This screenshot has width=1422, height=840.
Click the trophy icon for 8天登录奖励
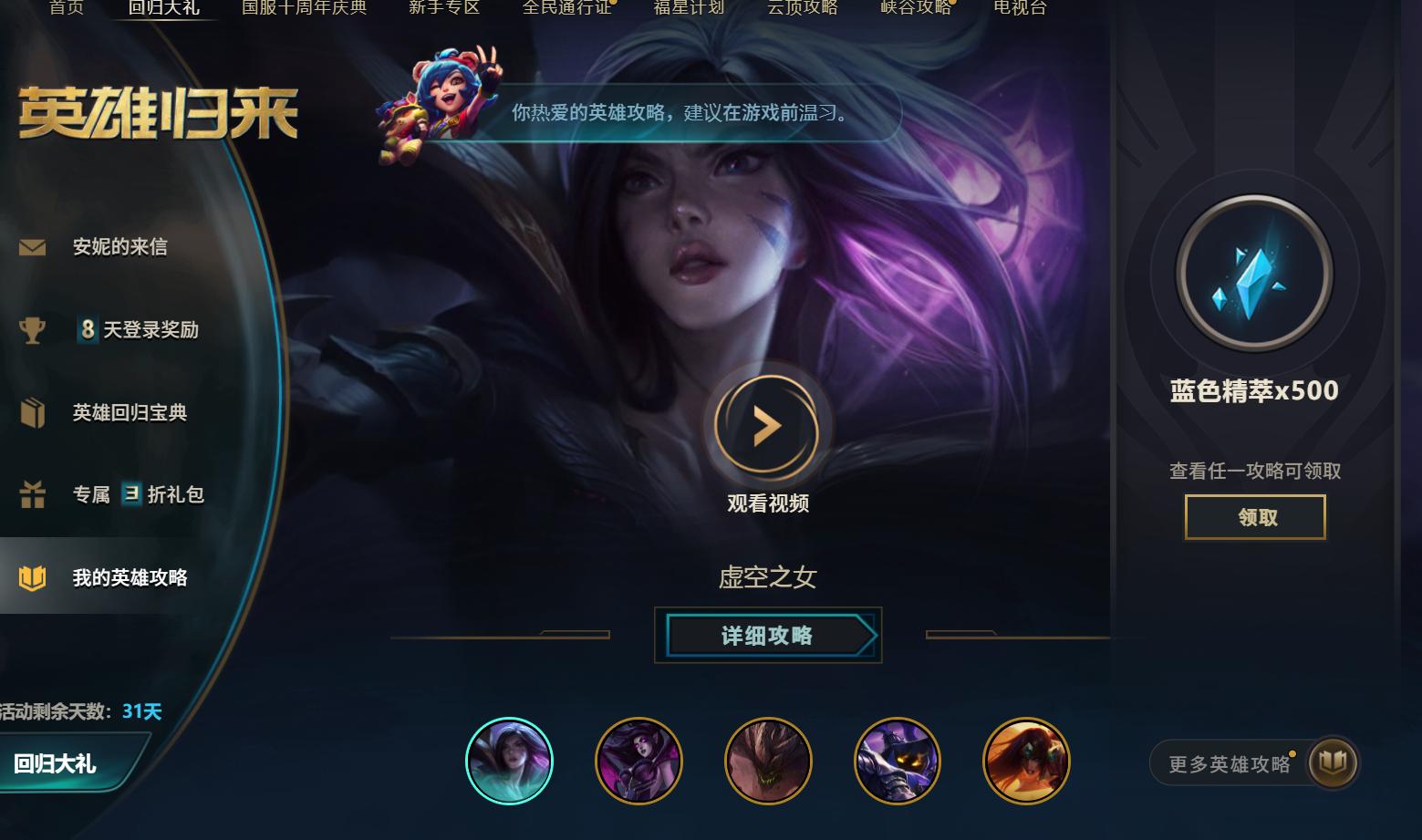point(34,329)
